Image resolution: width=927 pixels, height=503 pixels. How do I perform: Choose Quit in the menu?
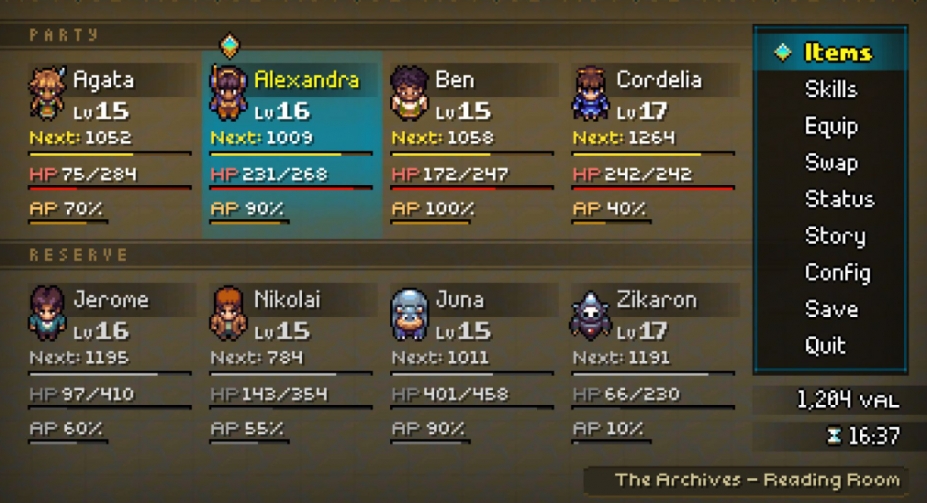click(826, 346)
